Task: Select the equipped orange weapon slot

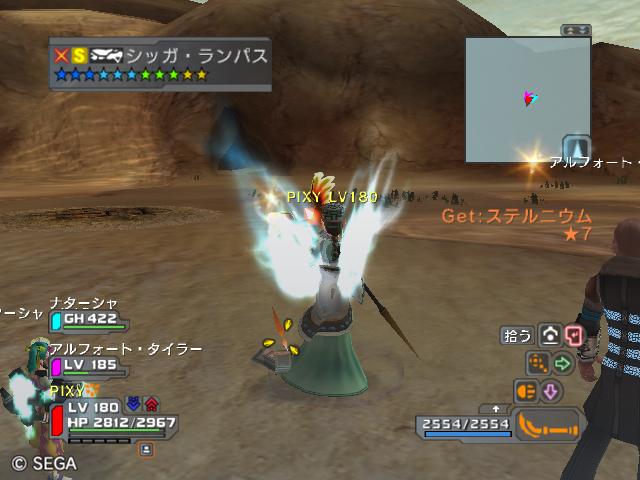Action: click(x=548, y=425)
